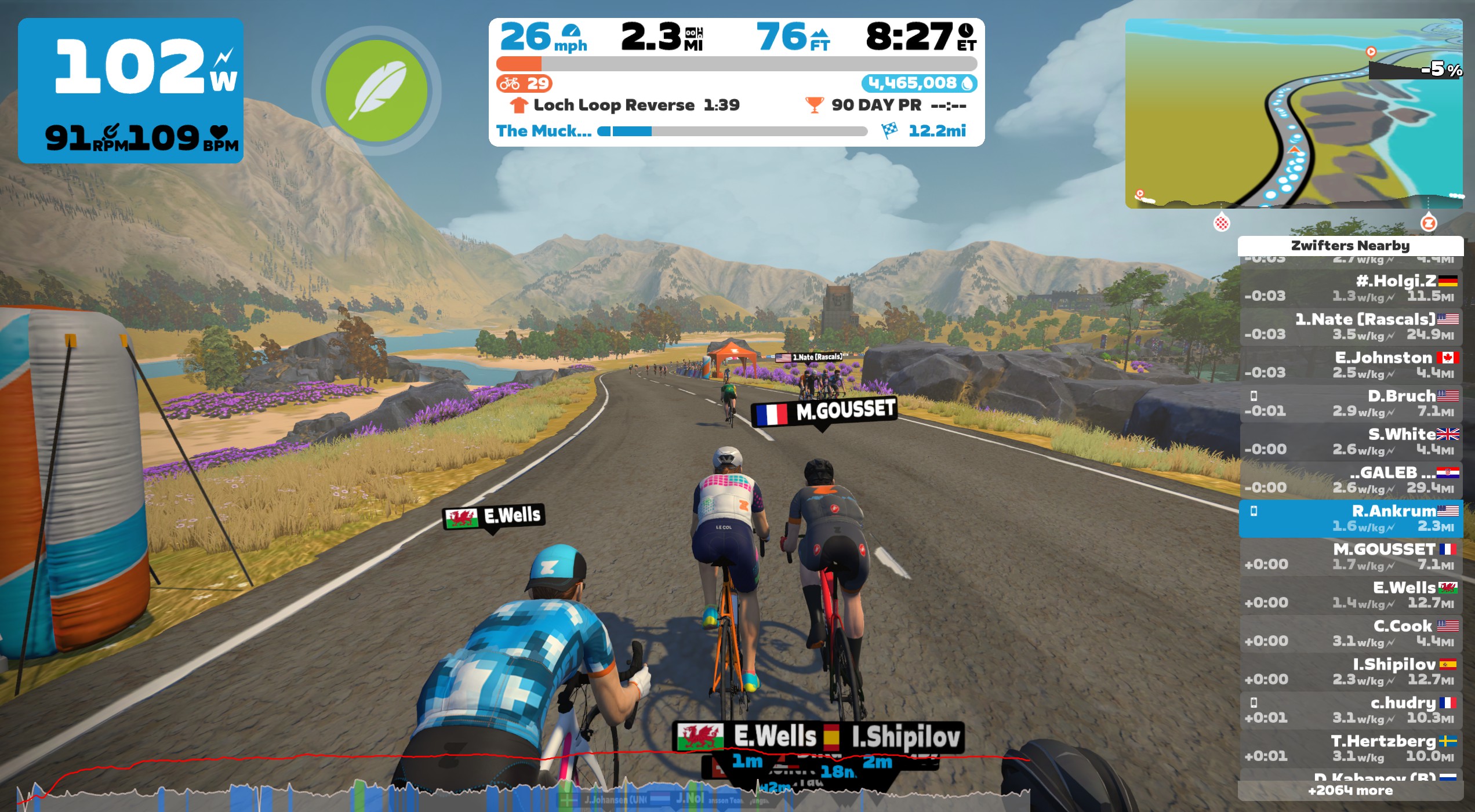Open the minimap route view
Screen dimensions: 1475x812
click(1293, 114)
